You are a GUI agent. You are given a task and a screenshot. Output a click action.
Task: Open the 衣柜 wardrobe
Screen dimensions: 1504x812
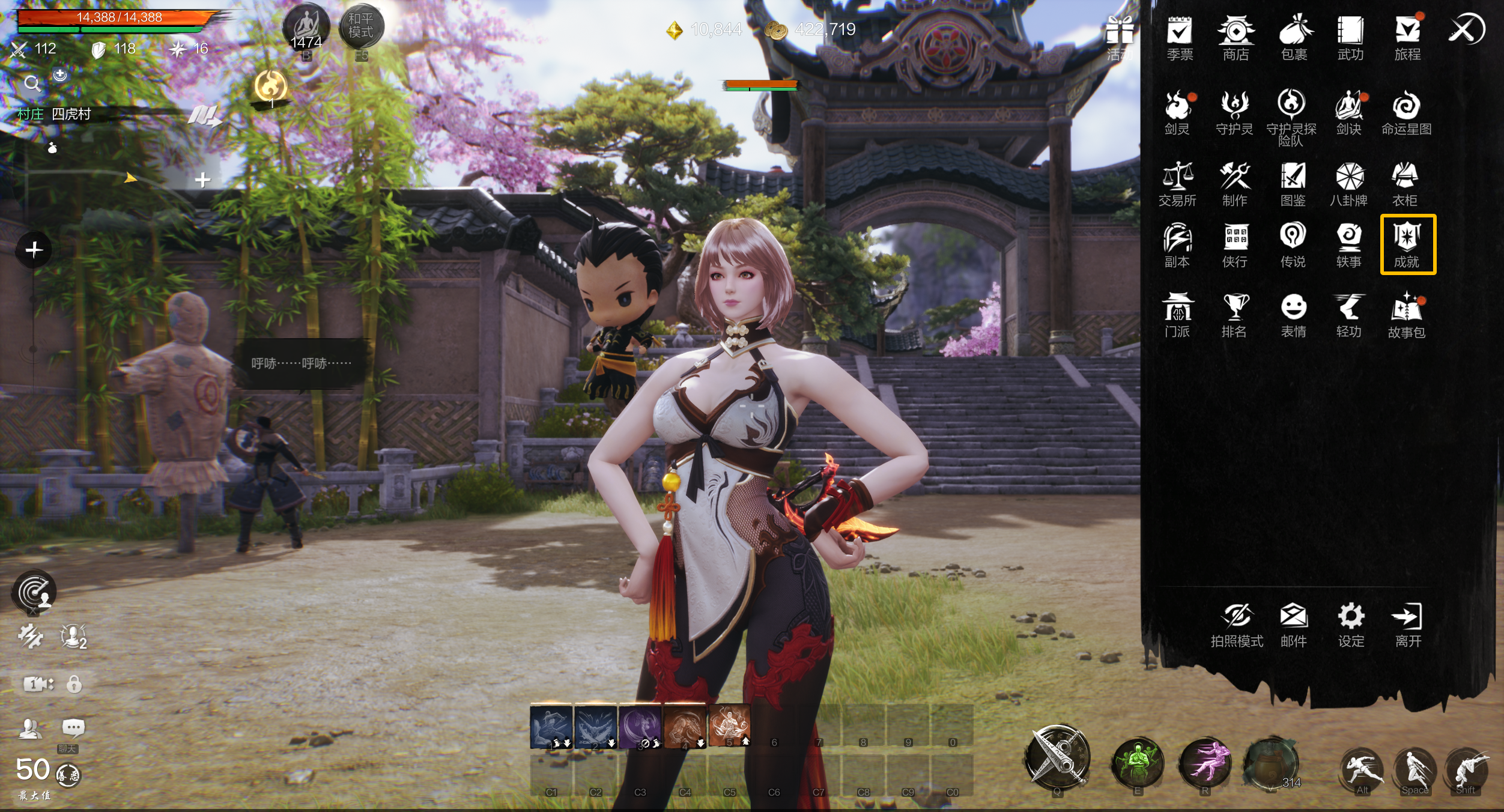(1404, 184)
